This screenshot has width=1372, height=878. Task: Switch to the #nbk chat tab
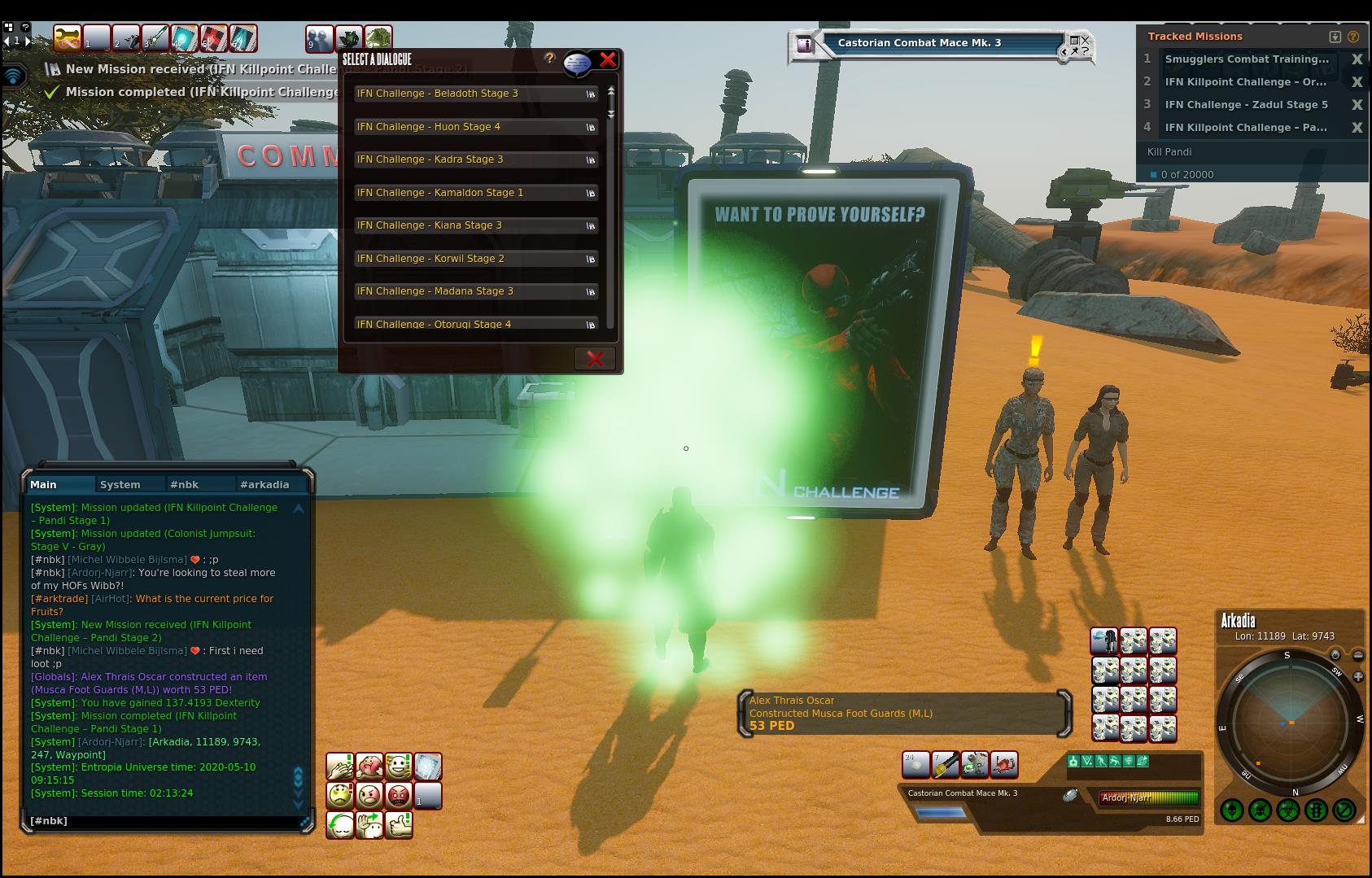tap(184, 484)
